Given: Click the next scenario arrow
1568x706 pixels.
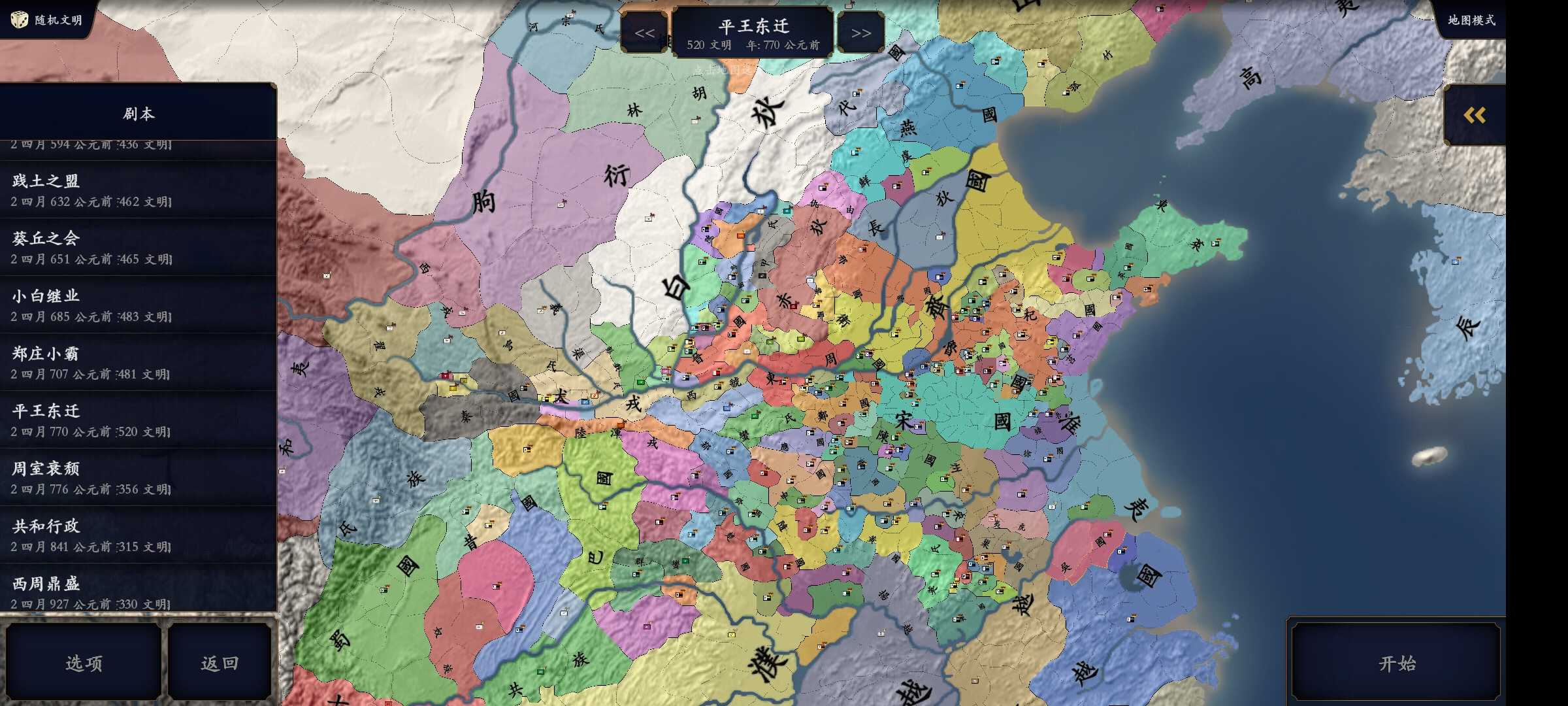Looking at the screenshot, I should [x=862, y=31].
